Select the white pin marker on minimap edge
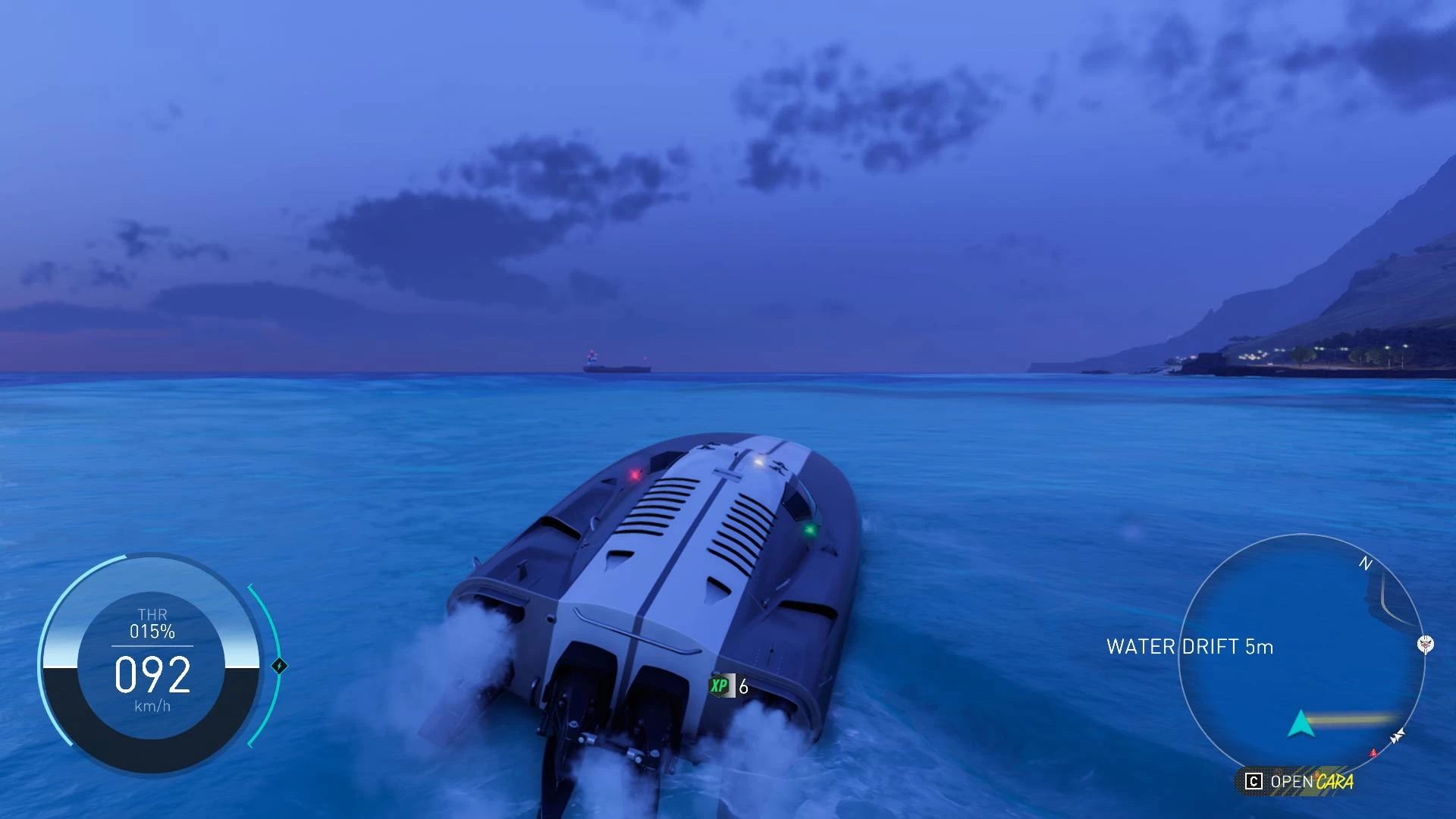This screenshot has height=819, width=1456. click(1425, 645)
